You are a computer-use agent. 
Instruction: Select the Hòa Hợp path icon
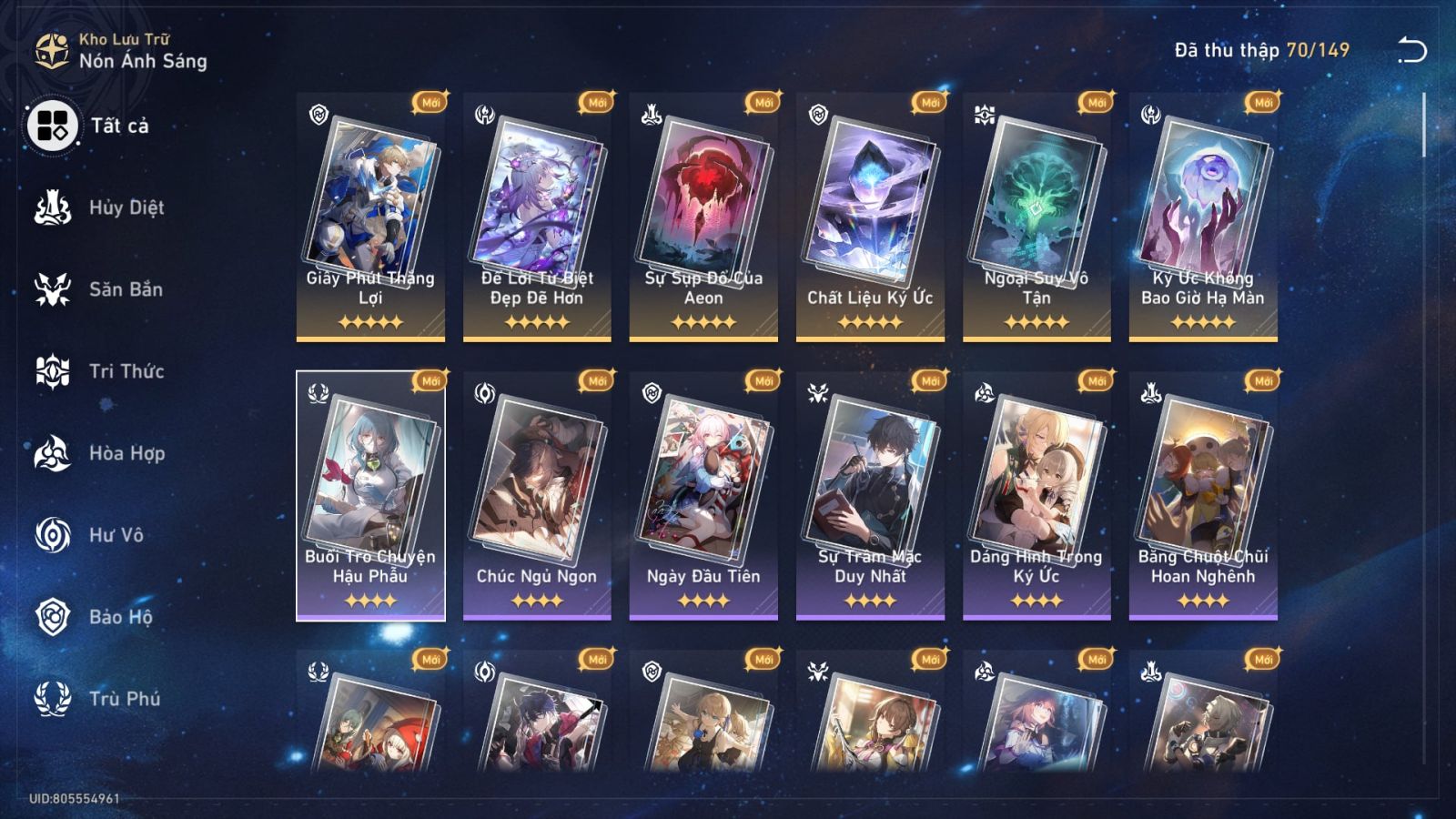click(x=53, y=453)
